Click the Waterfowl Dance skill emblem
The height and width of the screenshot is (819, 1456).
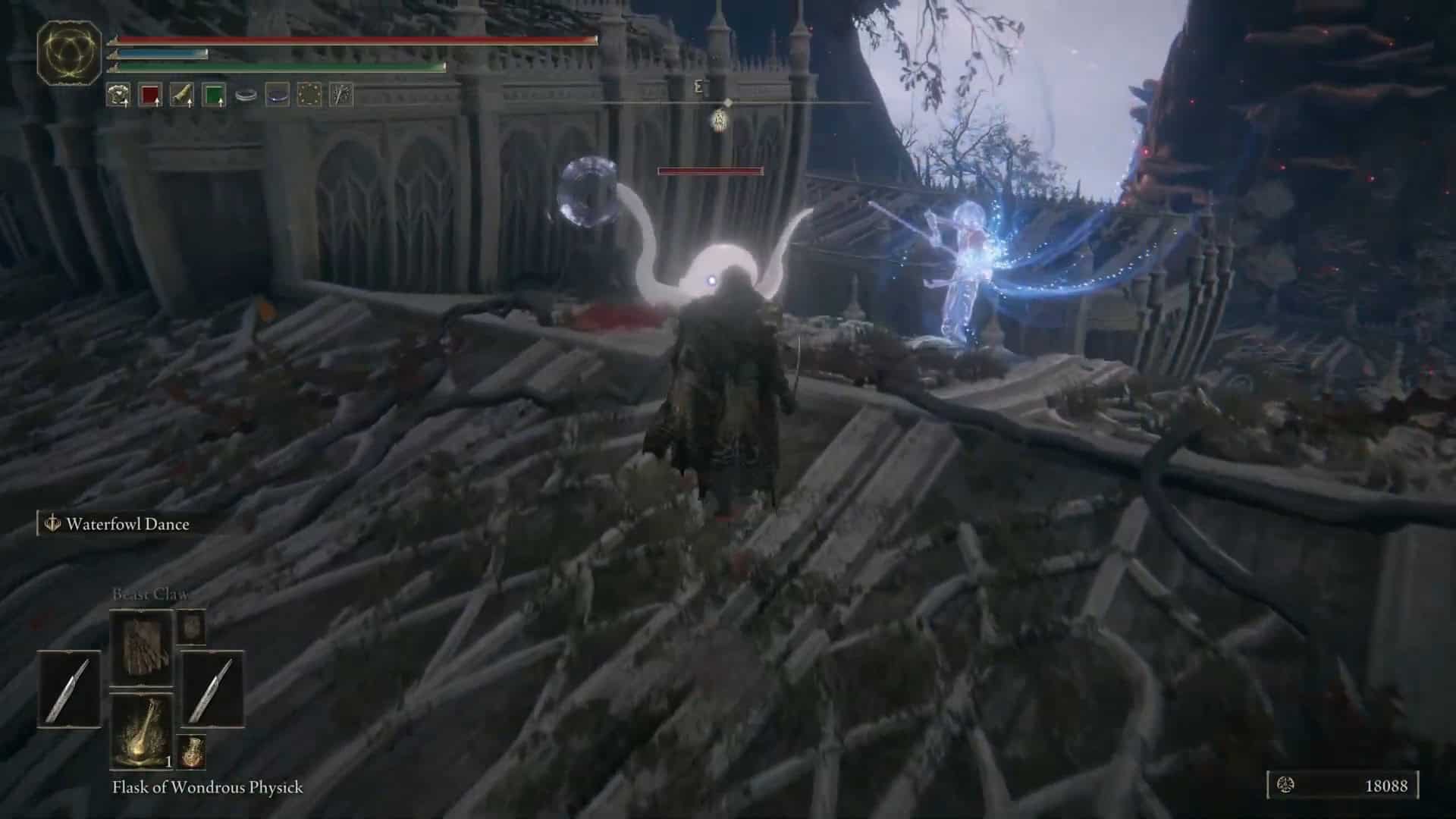click(52, 522)
